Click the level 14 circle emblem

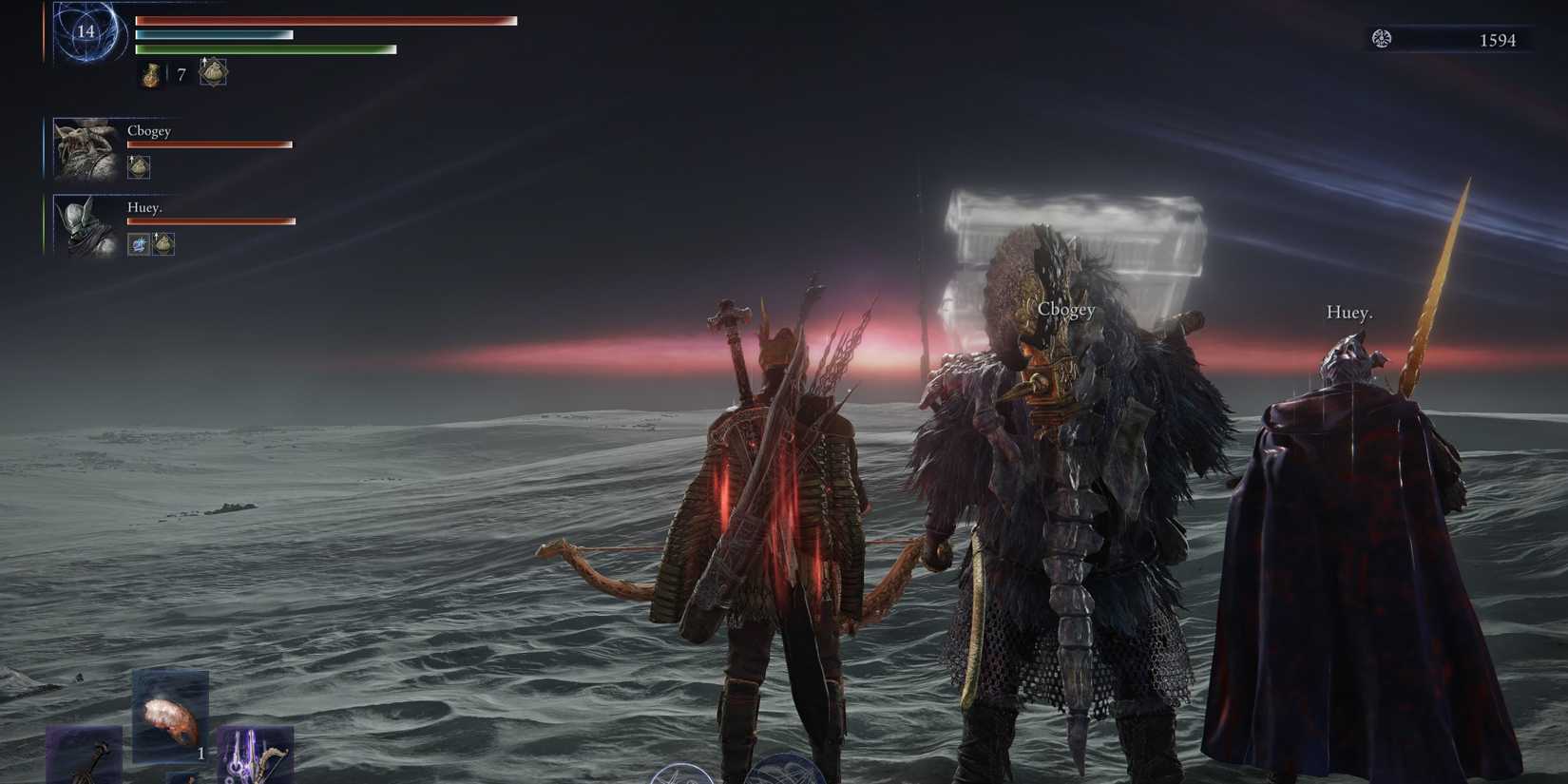(84, 33)
